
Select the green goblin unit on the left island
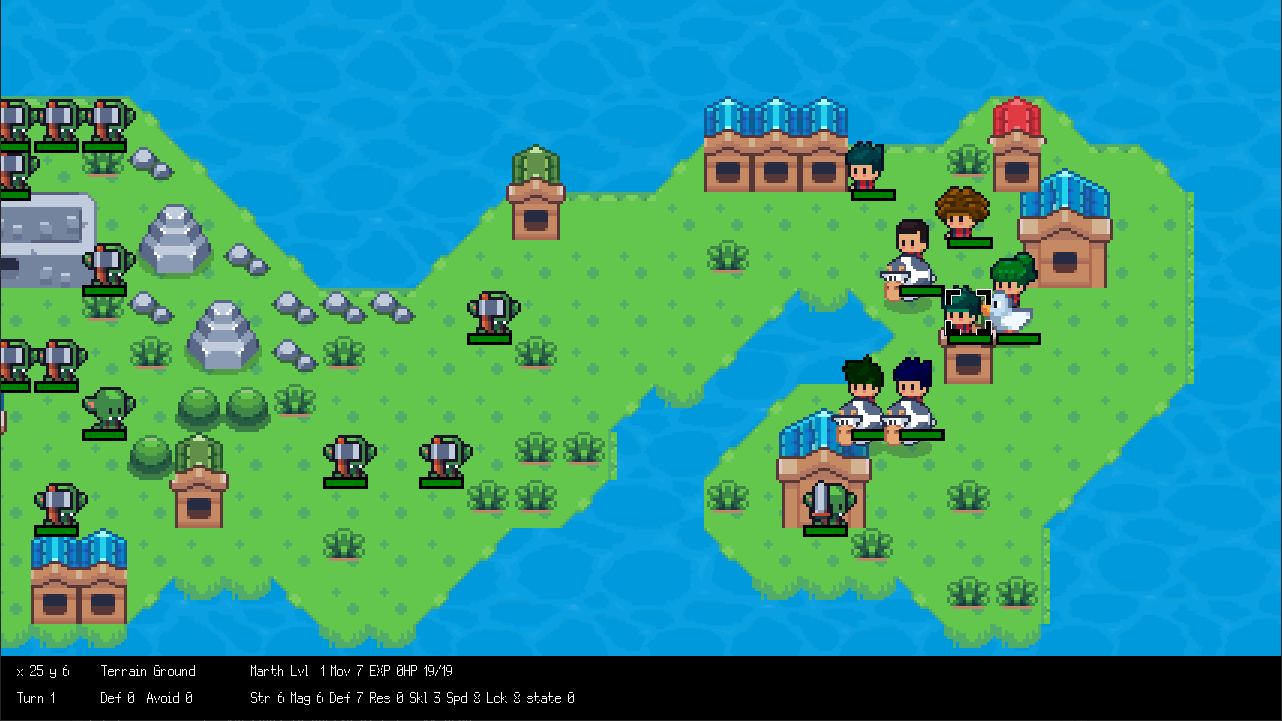click(x=110, y=410)
